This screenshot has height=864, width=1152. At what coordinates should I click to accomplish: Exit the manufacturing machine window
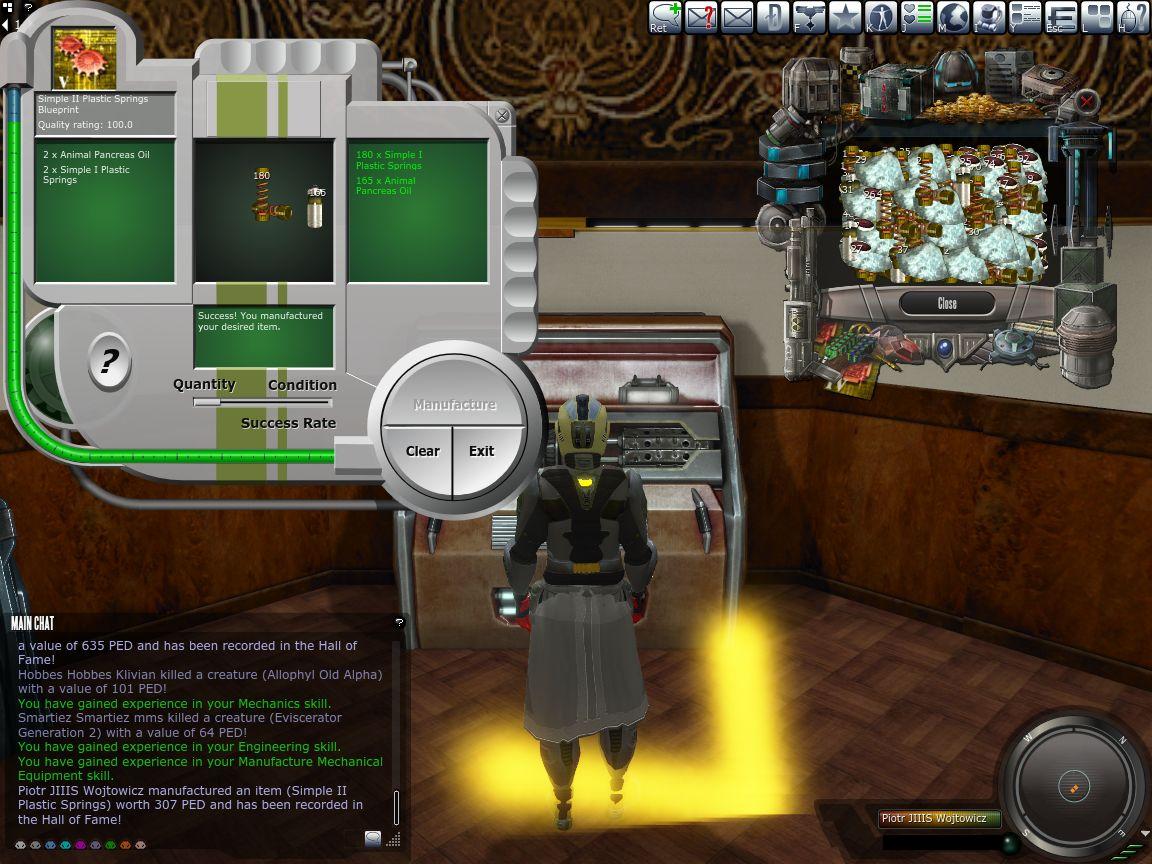[482, 451]
